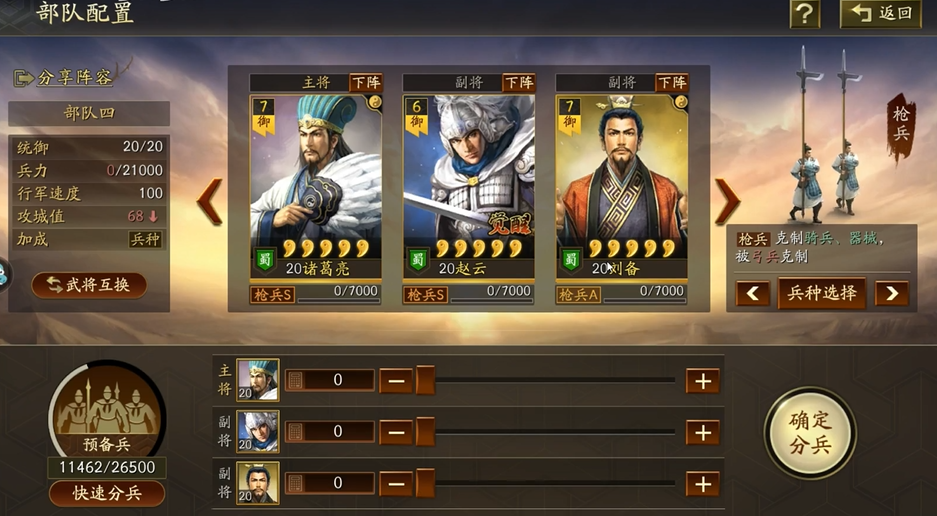This screenshot has width=937, height=516.
Task: Open 分享阵容 share lineup
Action: 64,77
